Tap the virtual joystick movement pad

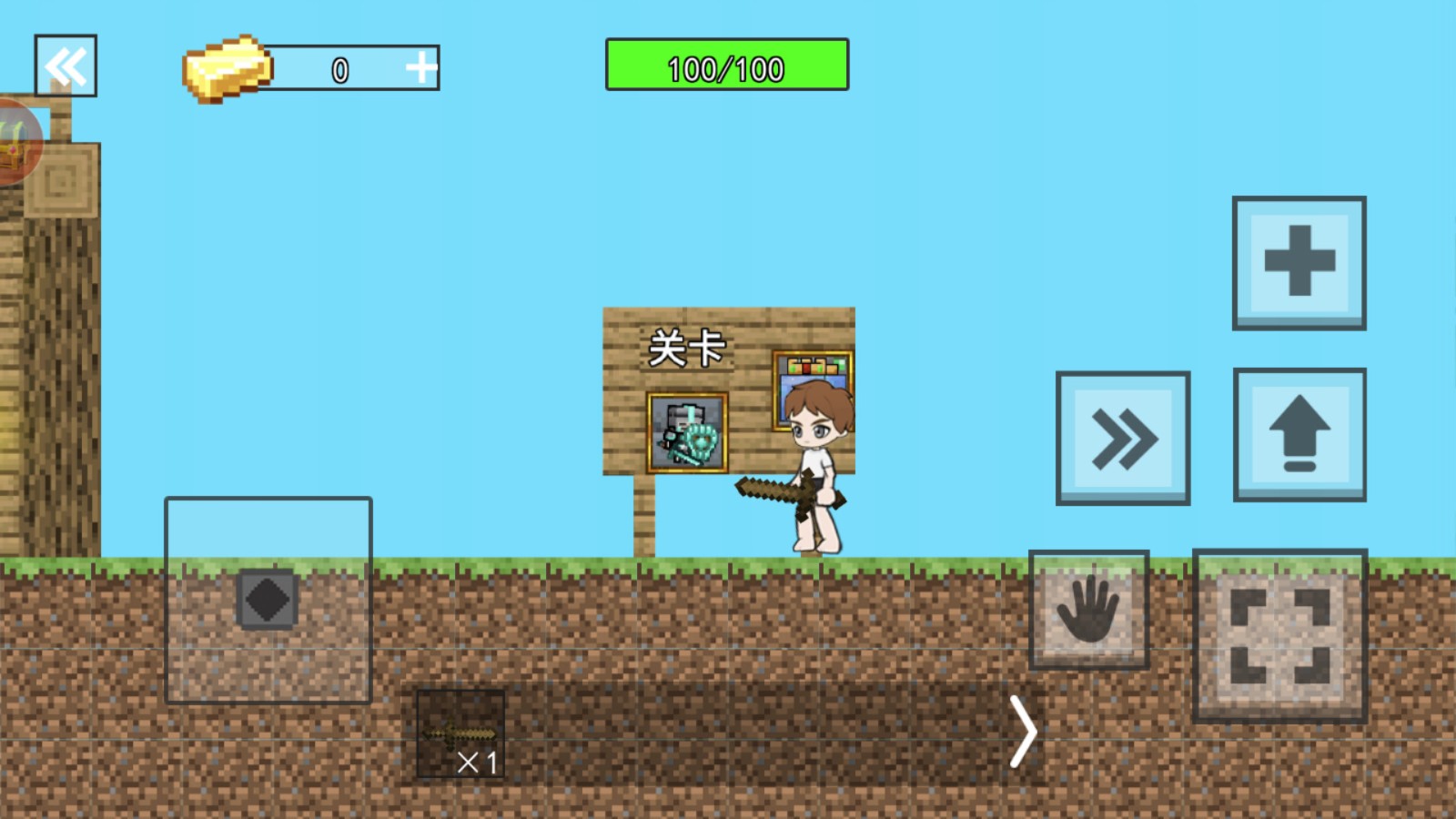(x=268, y=601)
